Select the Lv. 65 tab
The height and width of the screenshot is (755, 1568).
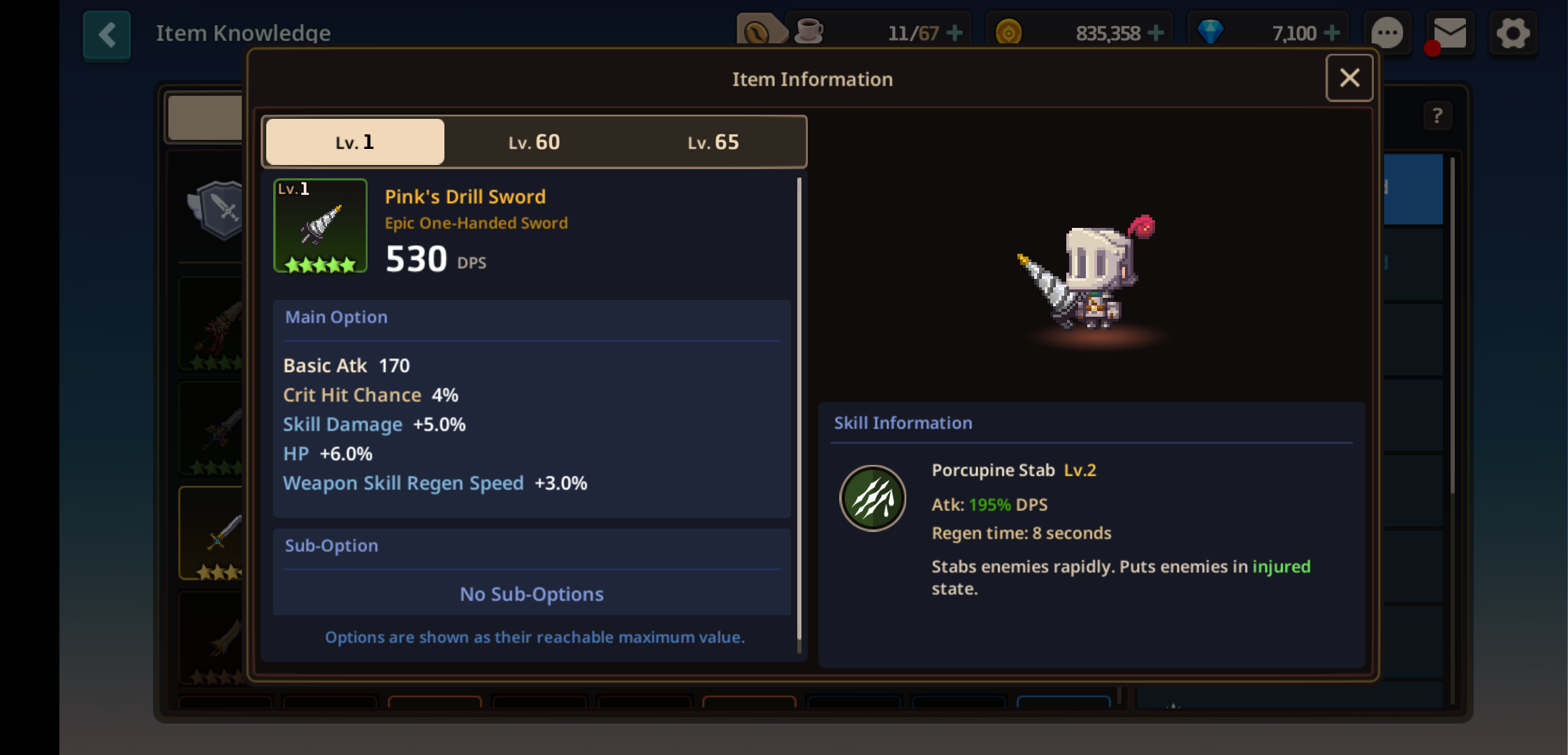[x=713, y=143]
